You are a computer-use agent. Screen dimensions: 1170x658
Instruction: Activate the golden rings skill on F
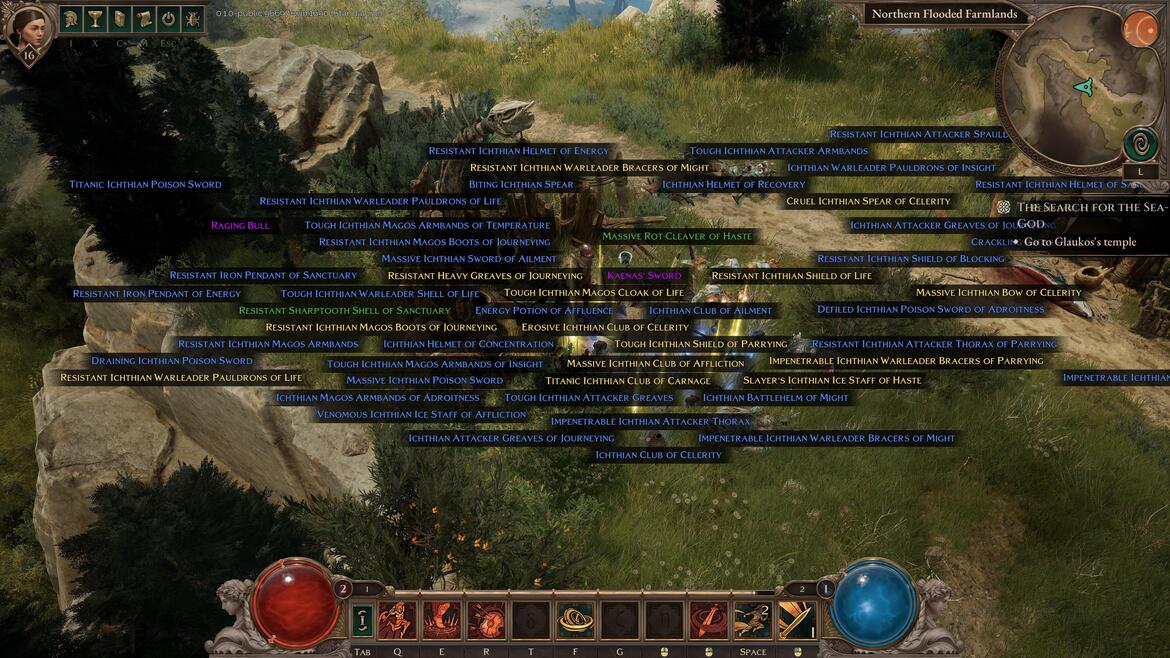coord(575,620)
